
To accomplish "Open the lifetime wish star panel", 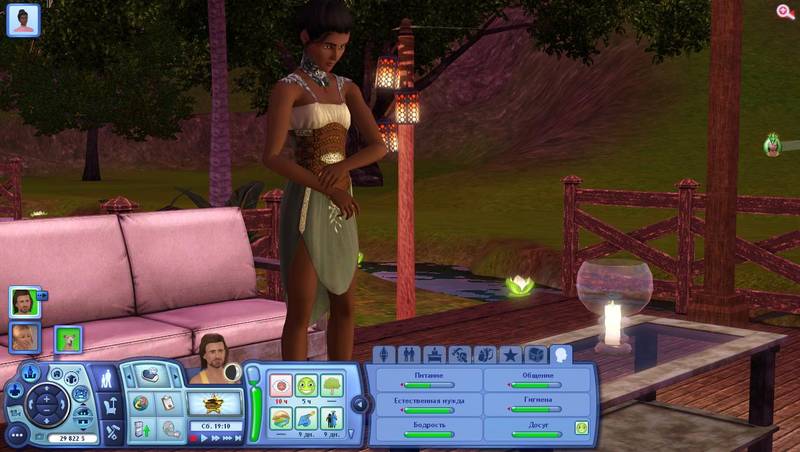I will 215,403.
